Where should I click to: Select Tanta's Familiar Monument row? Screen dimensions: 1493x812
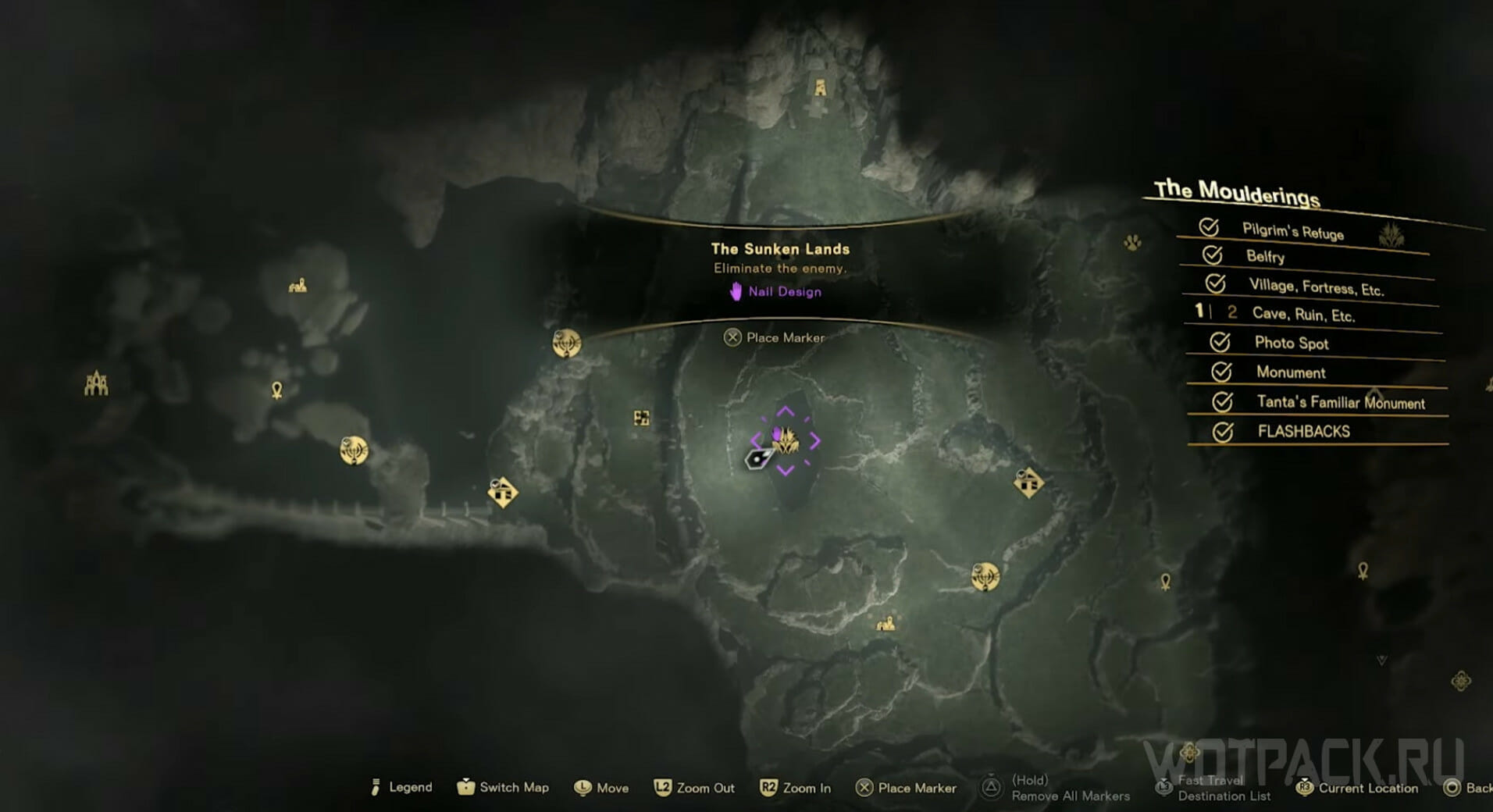(1340, 402)
